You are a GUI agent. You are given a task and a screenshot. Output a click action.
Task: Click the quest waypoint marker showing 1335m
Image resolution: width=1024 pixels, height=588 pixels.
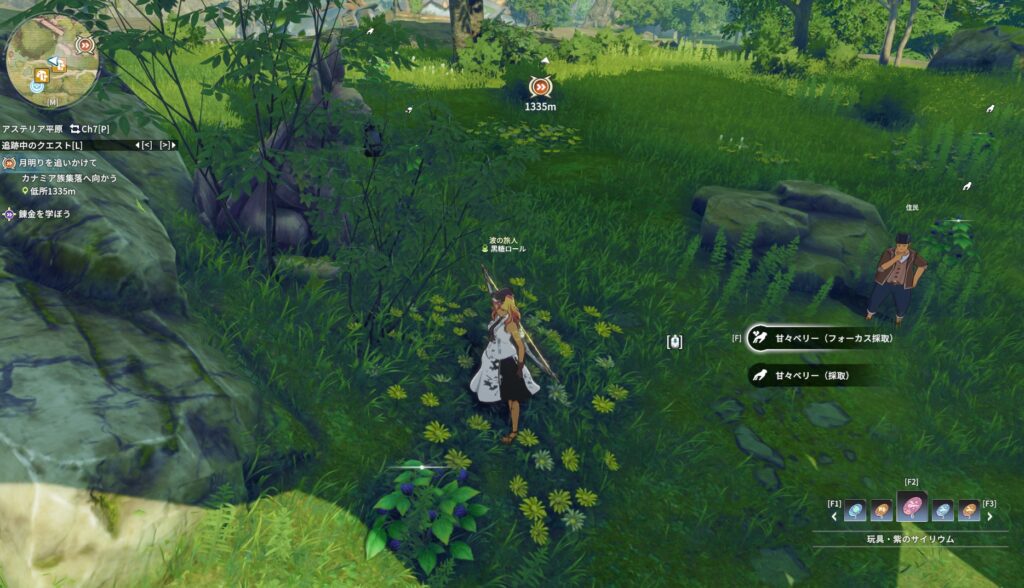pyautogui.click(x=540, y=88)
